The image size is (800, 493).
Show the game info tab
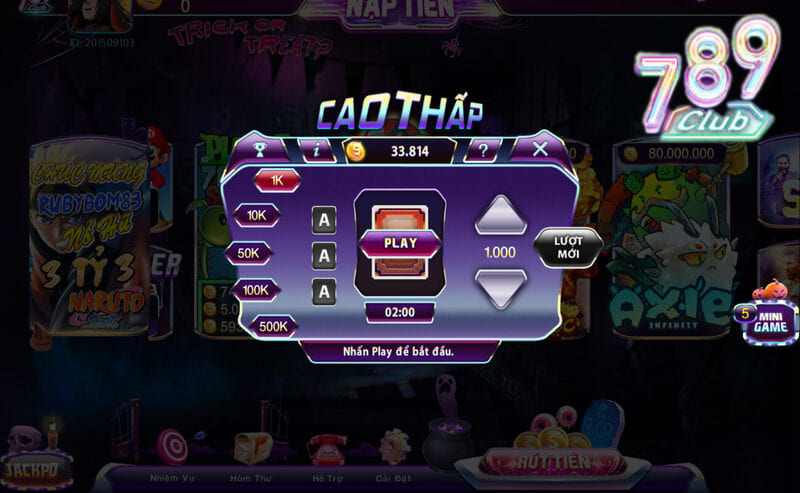(x=317, y=151)
